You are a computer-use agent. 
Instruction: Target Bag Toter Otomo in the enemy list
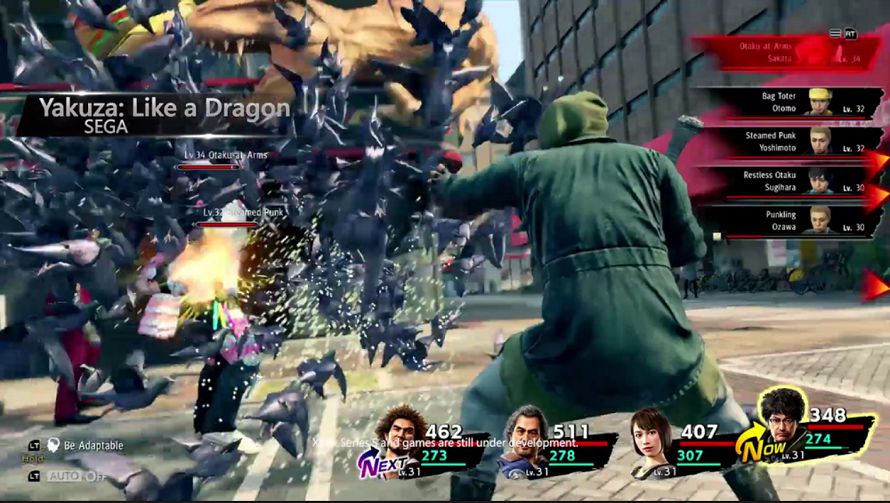point(790,101)
